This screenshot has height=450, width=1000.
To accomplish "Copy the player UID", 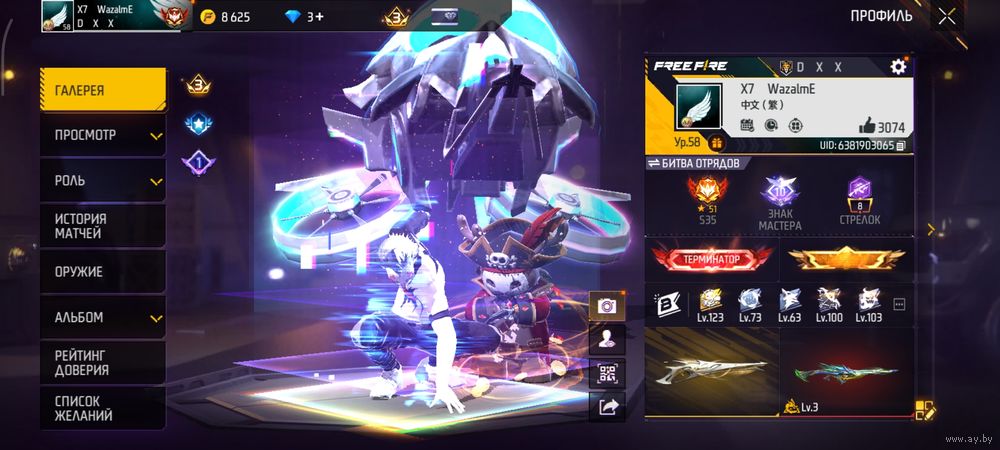I will [x=901, y=146].
